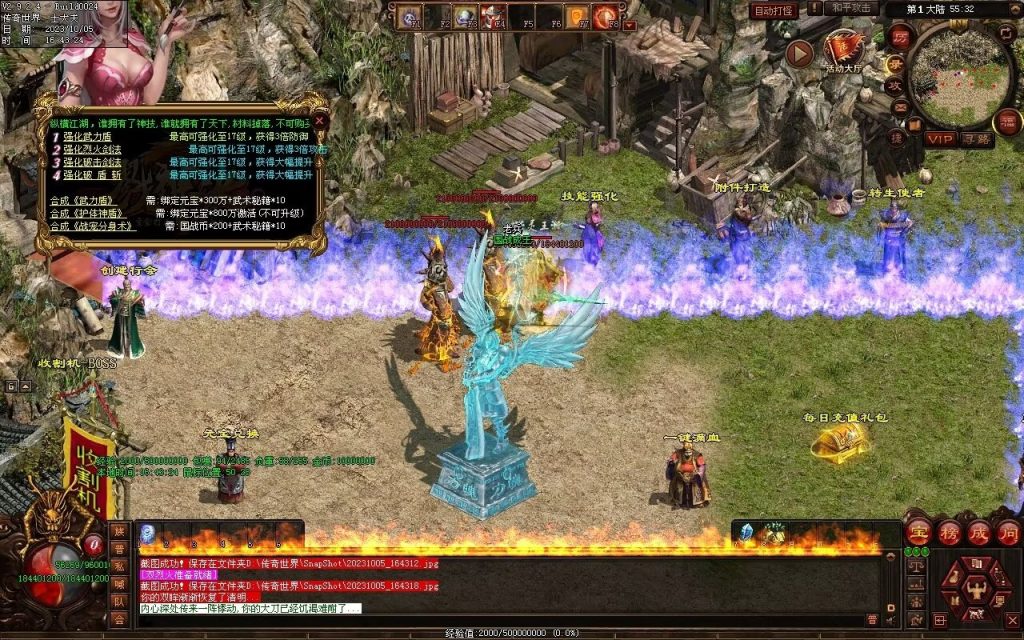Open the 成 achievement round button
Screen dimensions: 1024x640
pos(978,532)
